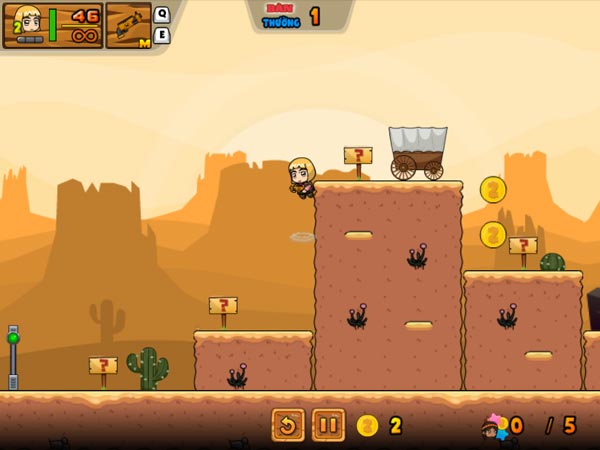Pause the game

pos(328,425)
